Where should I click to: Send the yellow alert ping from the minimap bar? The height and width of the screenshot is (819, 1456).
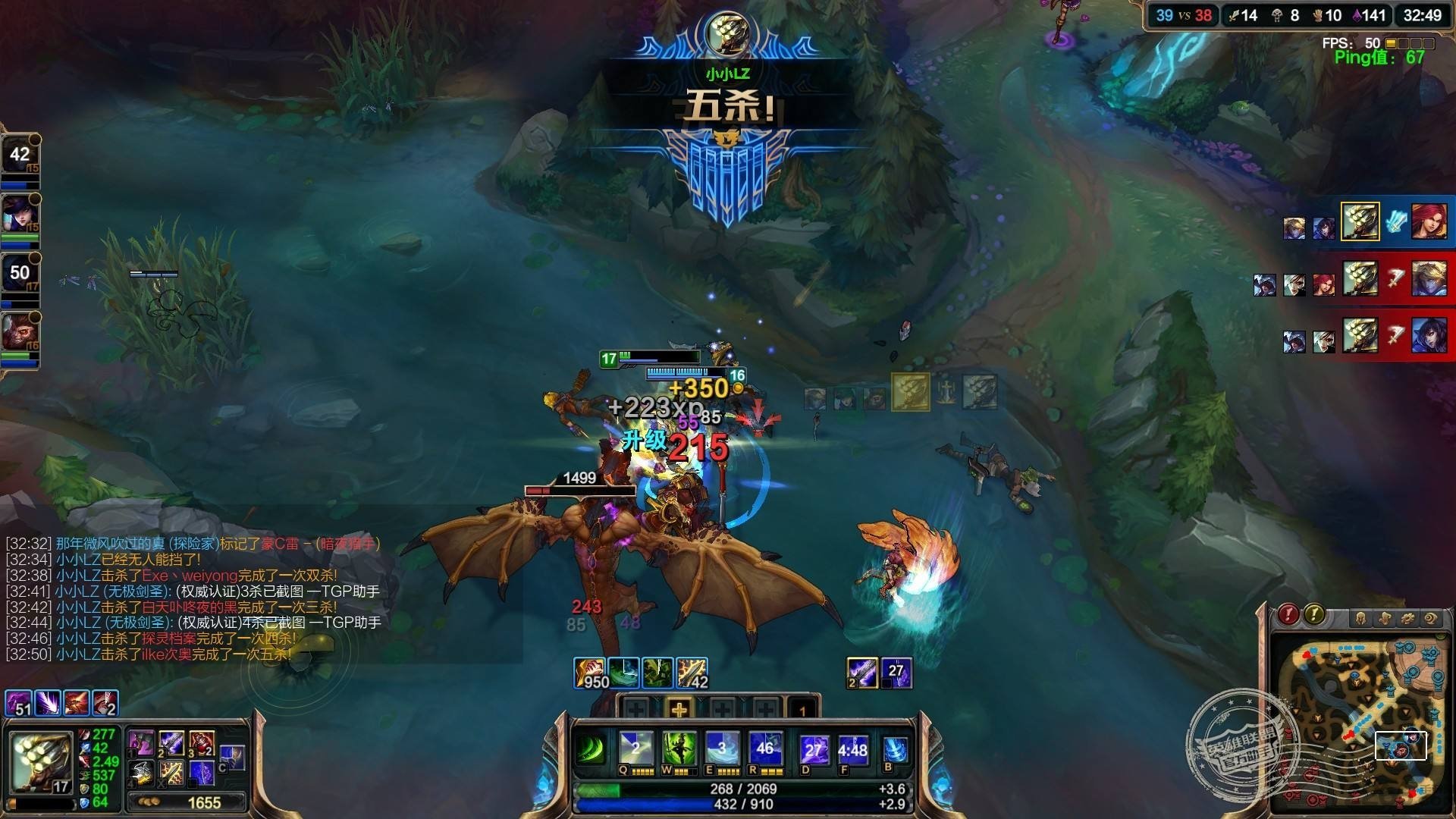point(1313,614)
